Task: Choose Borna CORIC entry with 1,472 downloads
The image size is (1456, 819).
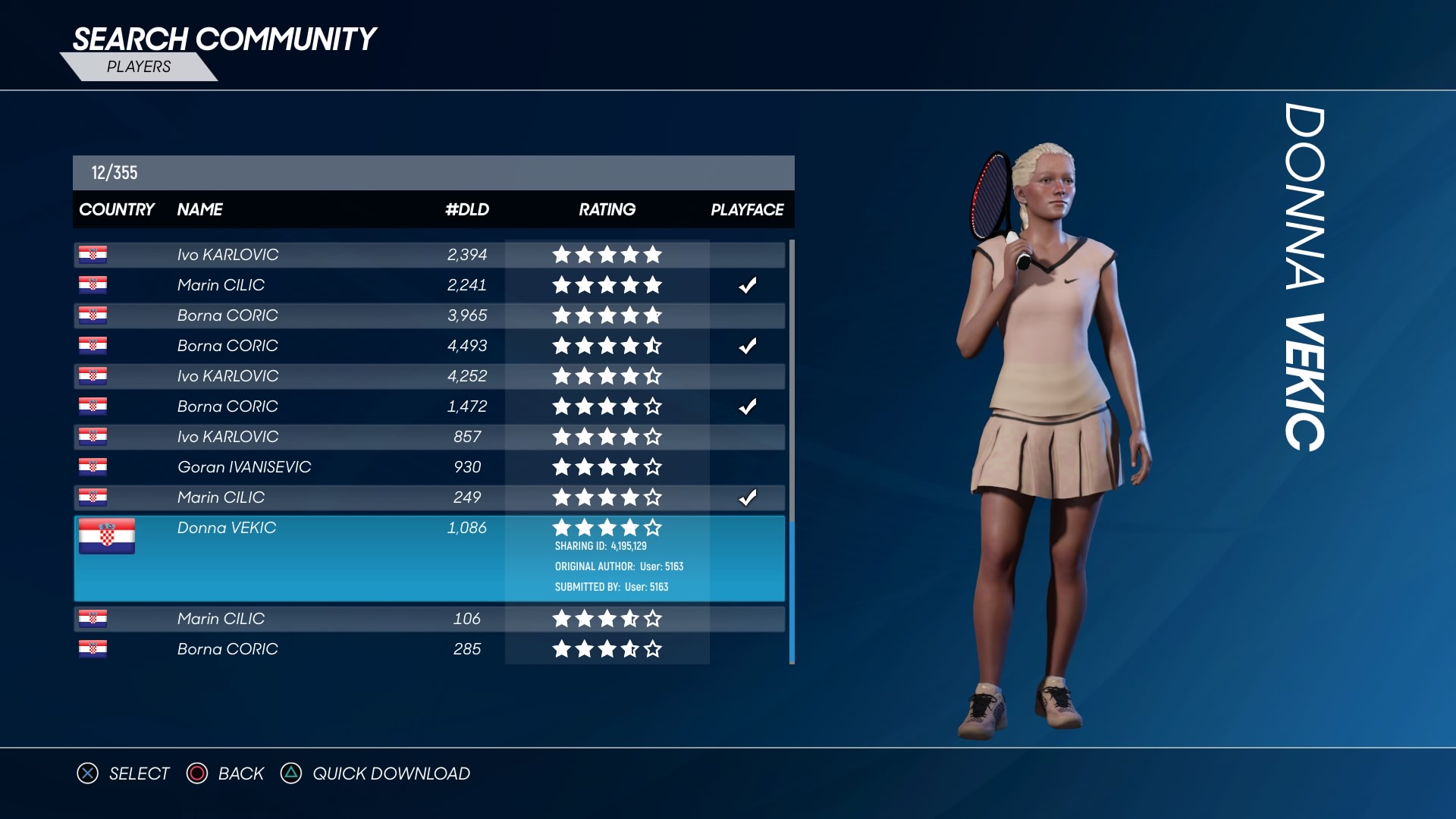Action: (x=428, y=406)
